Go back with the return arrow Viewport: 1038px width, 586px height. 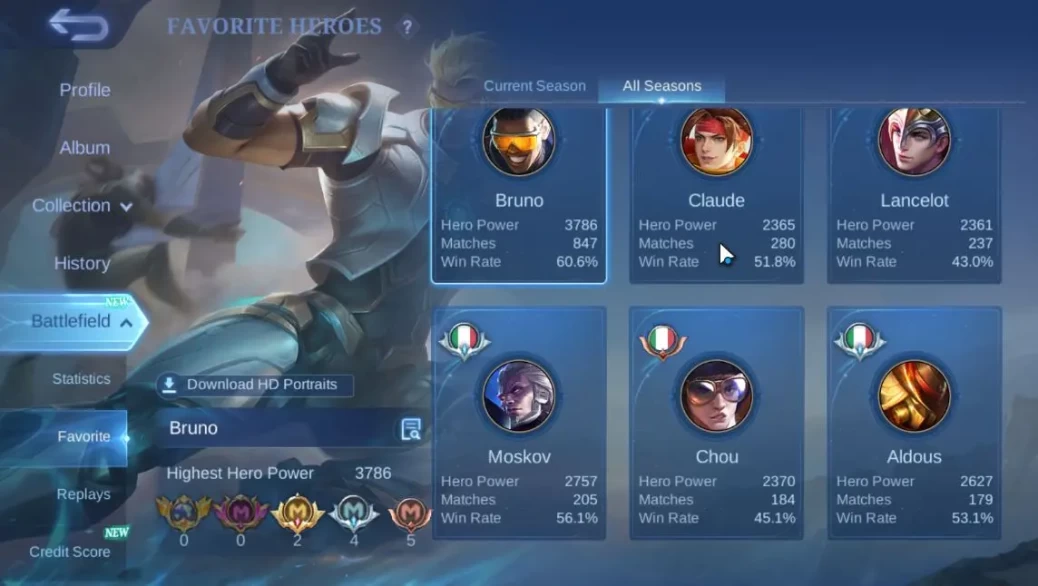click(x=78, y=26)
